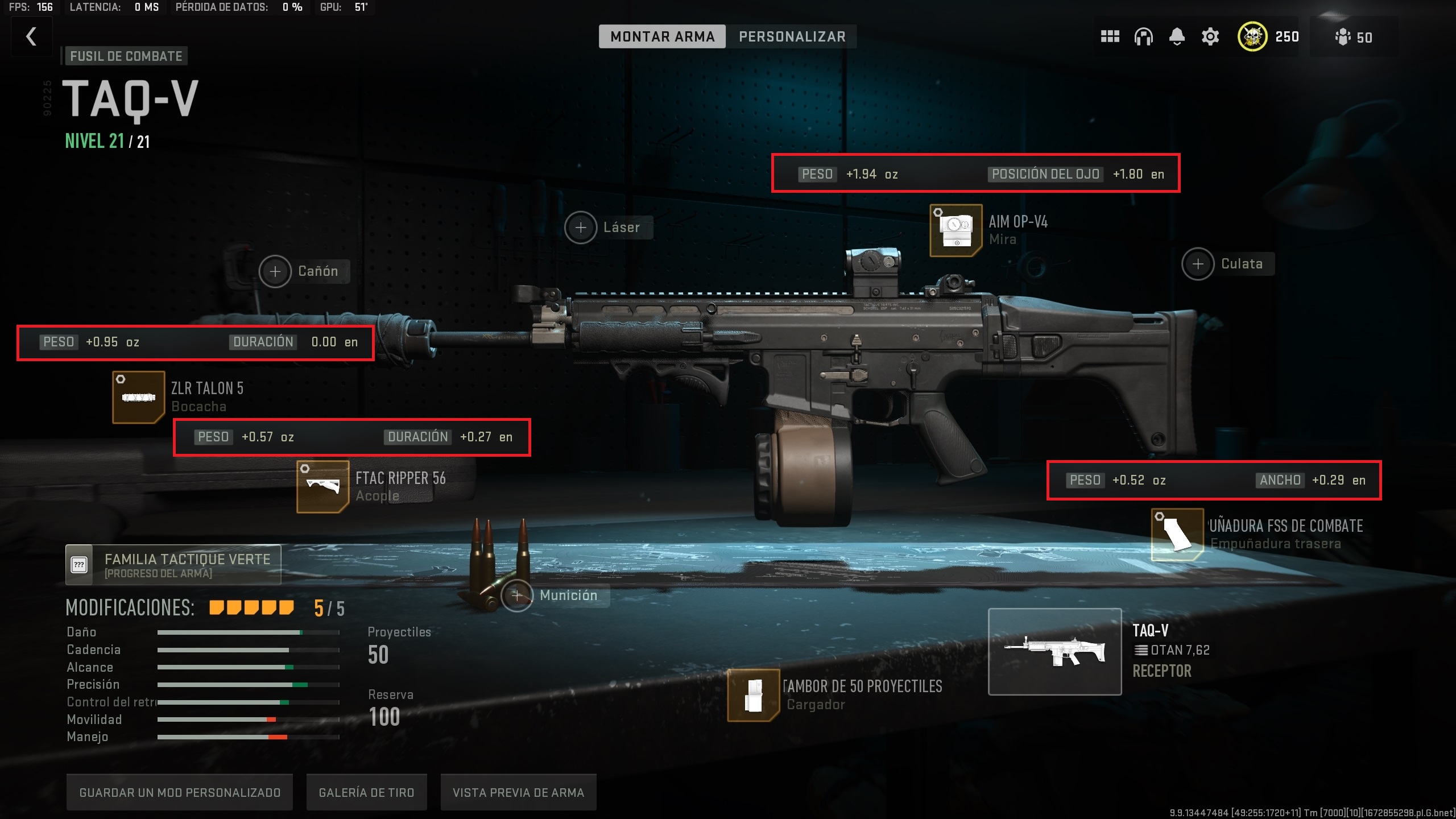Open the Galería de Tiro

coord(367,792)
